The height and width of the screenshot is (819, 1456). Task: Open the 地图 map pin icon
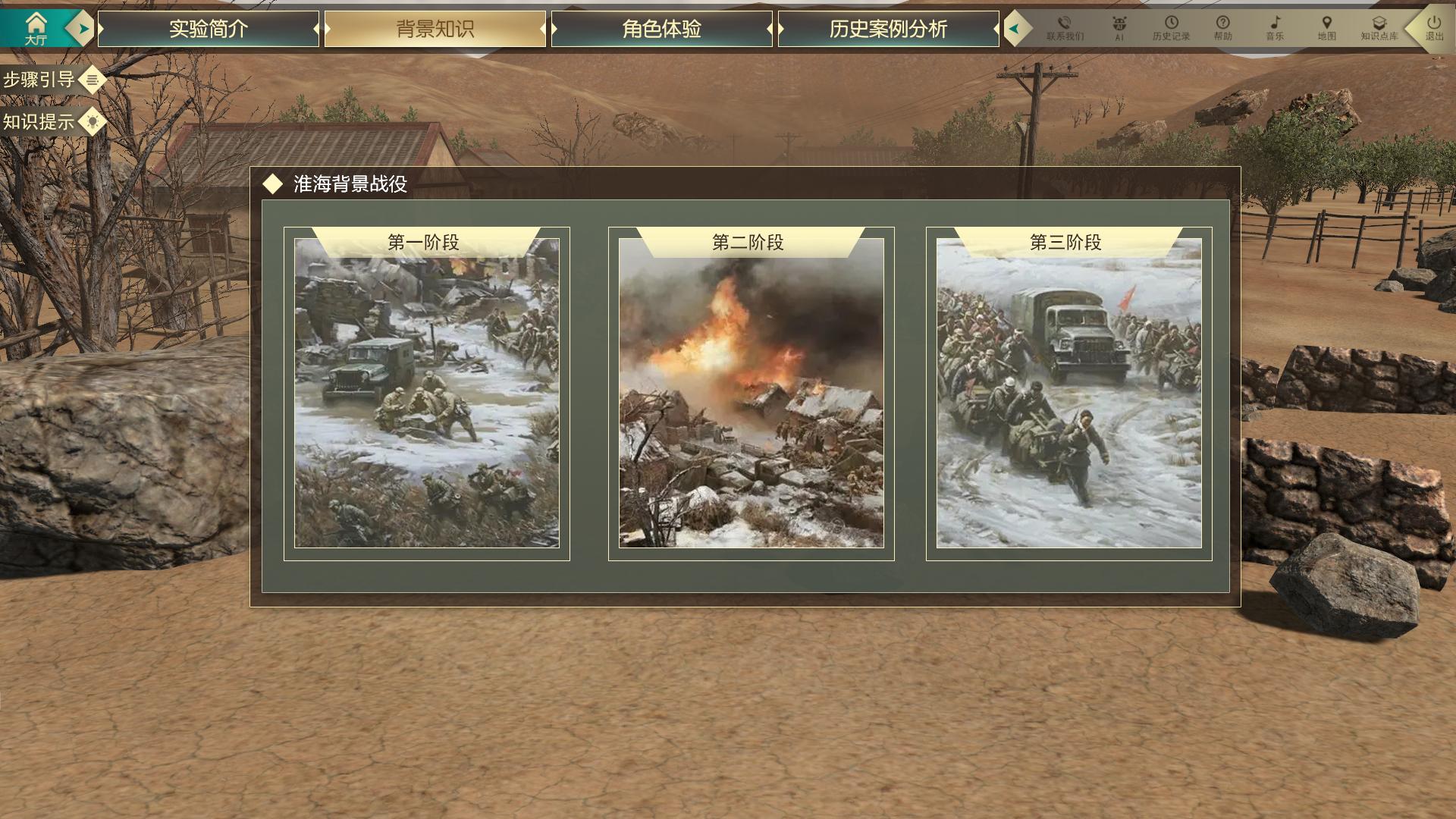pyautogui.click(x=1326, y=28)
